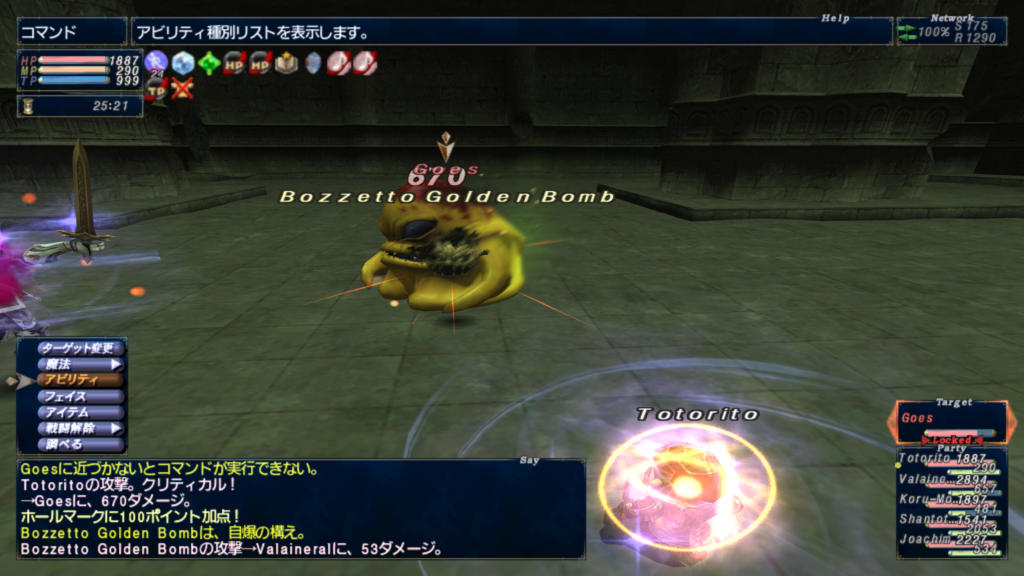Viewport: 1024px width, 576px height.
Task: Inspect the book with star status icon
Action: (287, 63)
